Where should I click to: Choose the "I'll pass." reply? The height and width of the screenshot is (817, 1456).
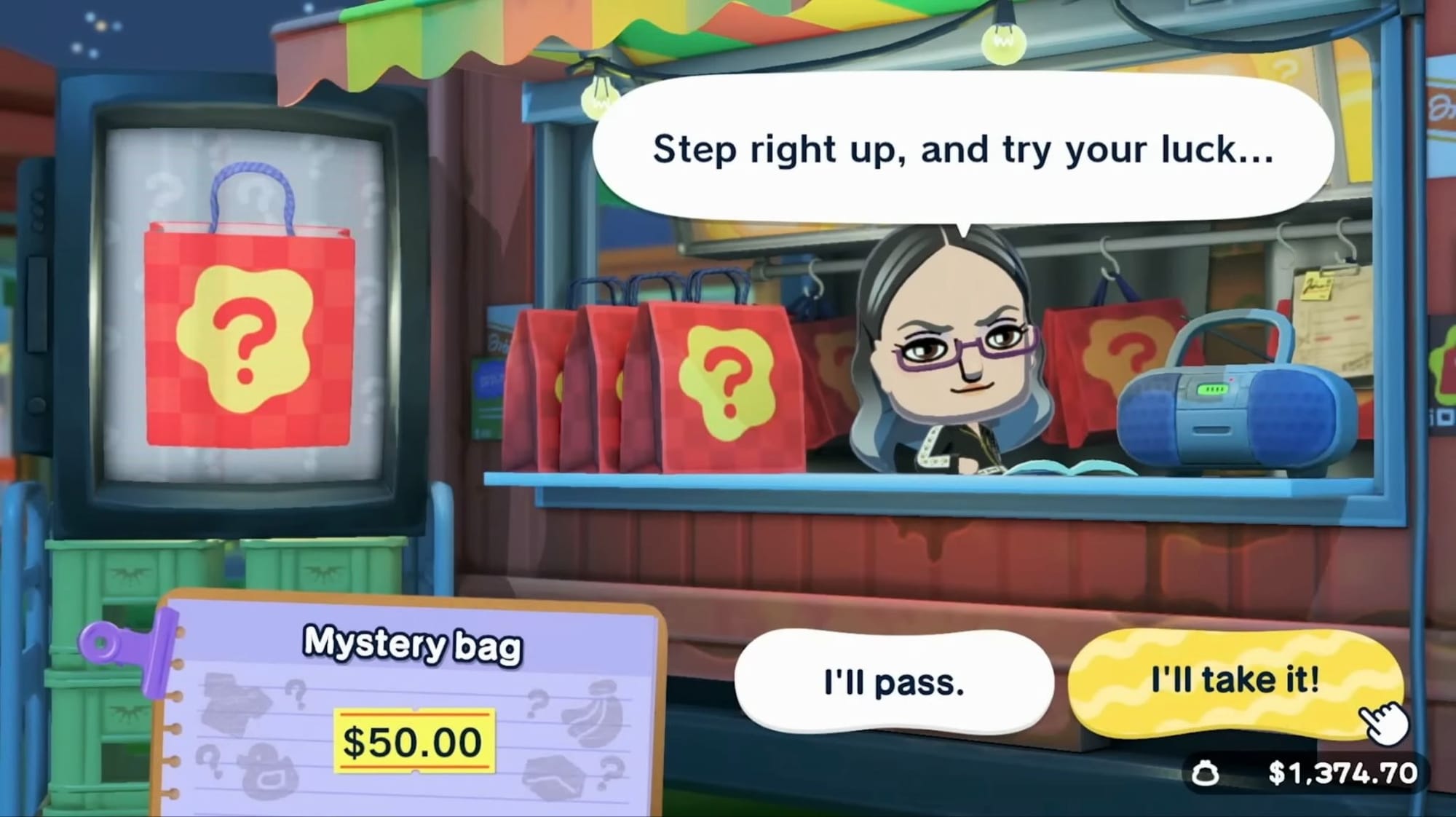(x=893, y=682)
